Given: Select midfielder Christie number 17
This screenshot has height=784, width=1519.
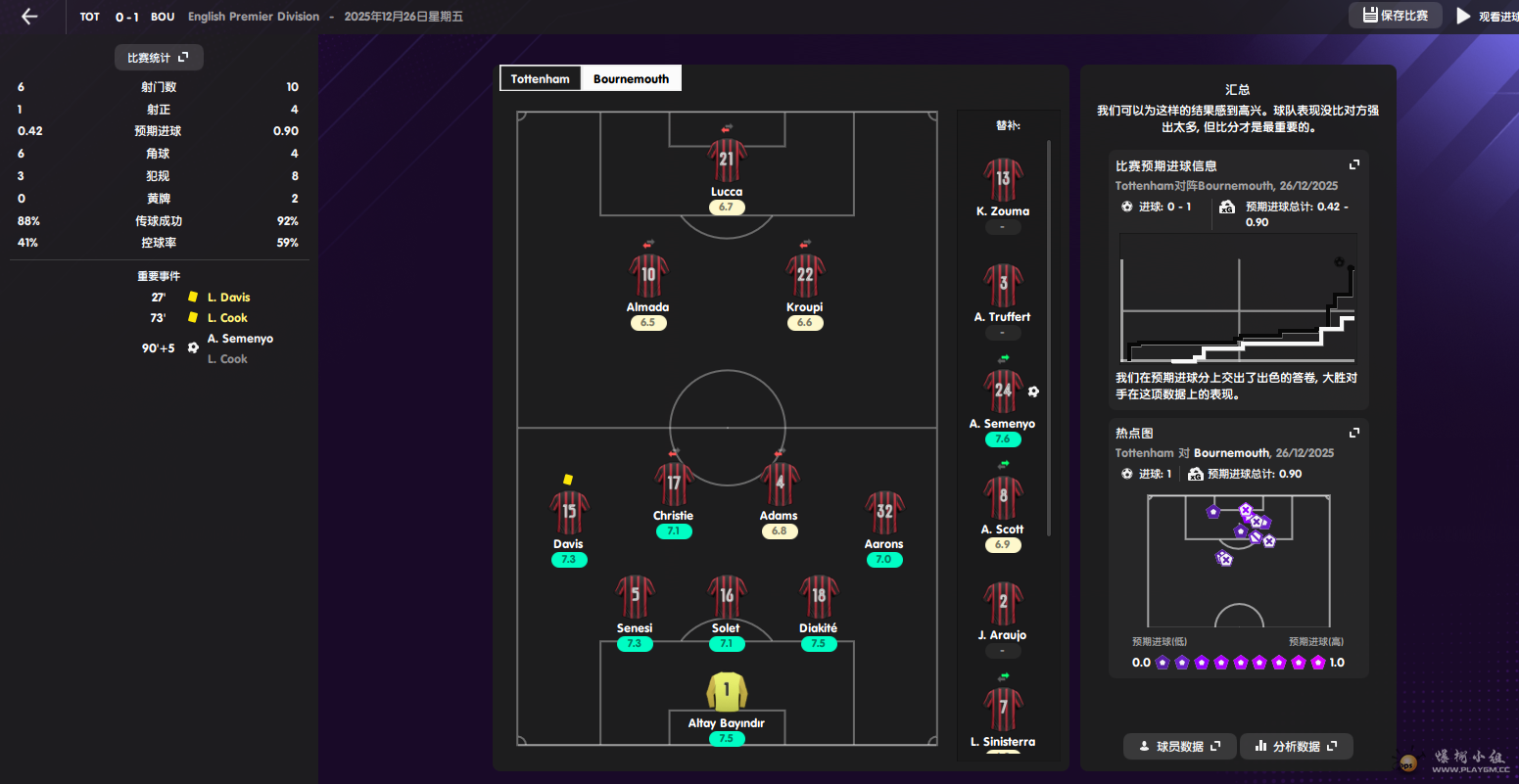Looking at the screenshot, I should [673, 484].
